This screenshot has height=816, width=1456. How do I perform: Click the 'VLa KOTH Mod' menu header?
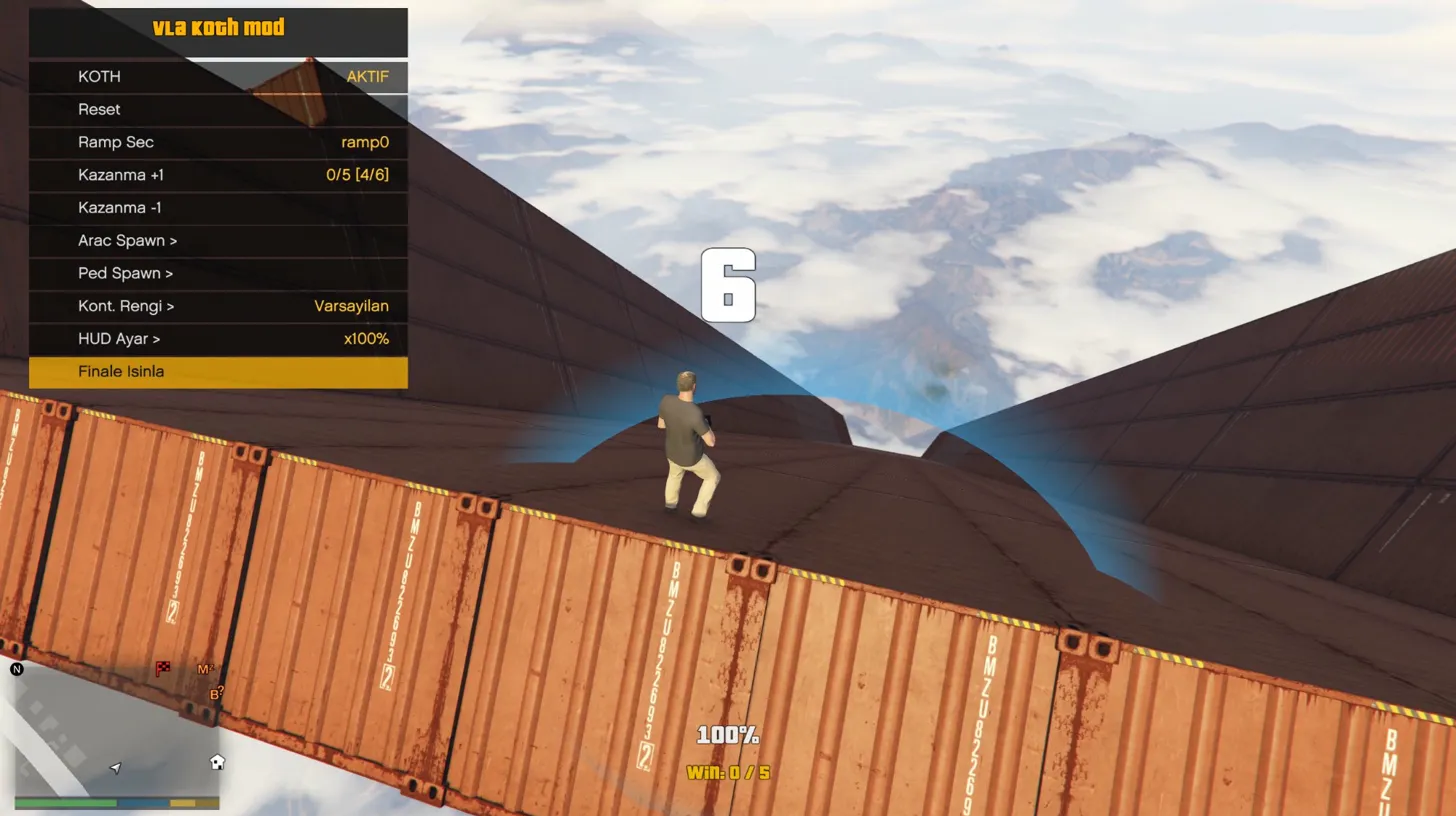tap(218, 28)
